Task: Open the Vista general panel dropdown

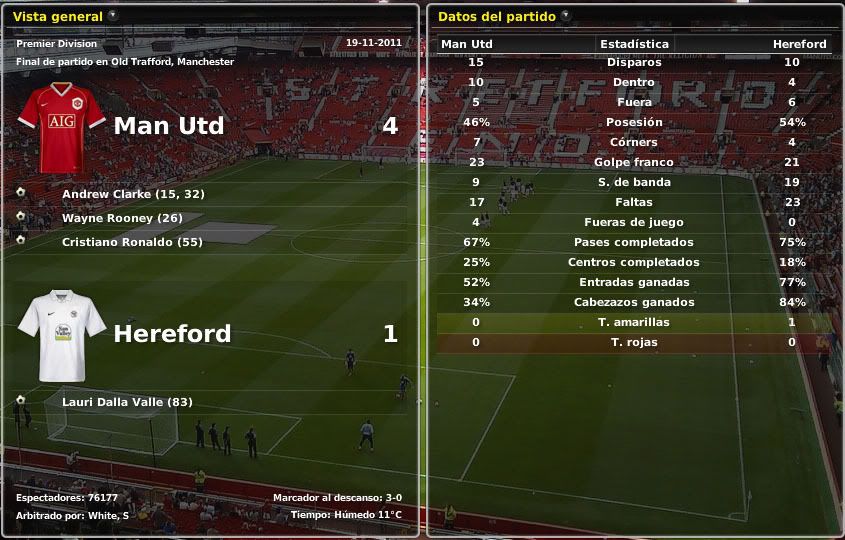Action: (x=113, y=15)
